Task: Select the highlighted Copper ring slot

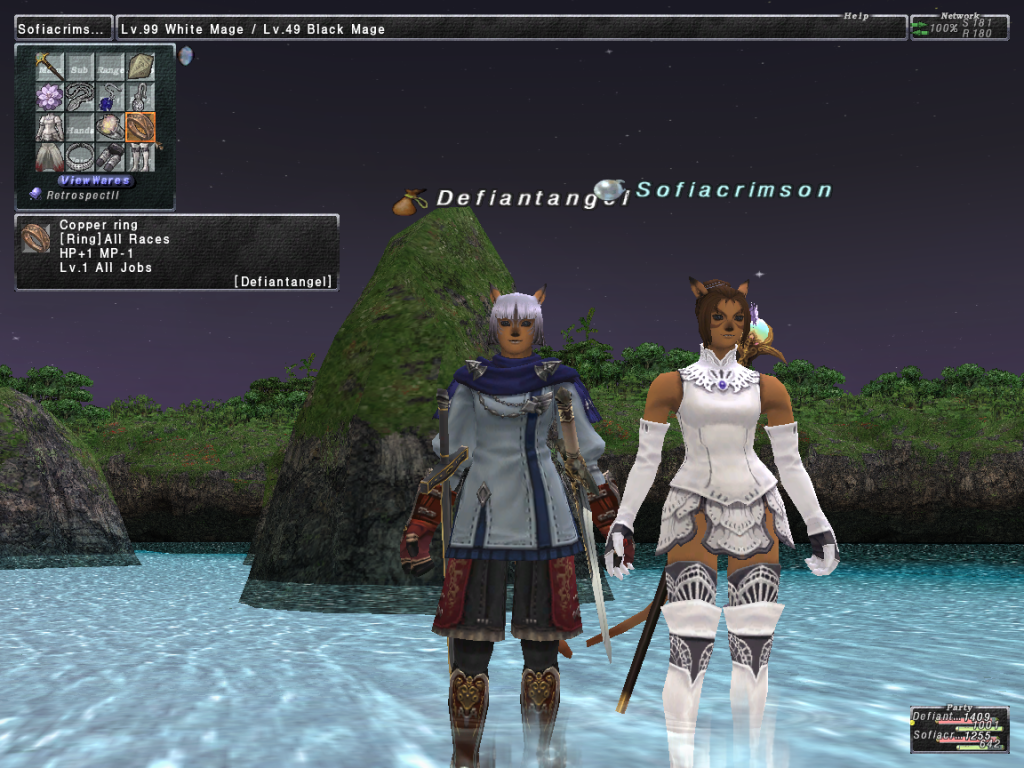Action: (141, 127)
